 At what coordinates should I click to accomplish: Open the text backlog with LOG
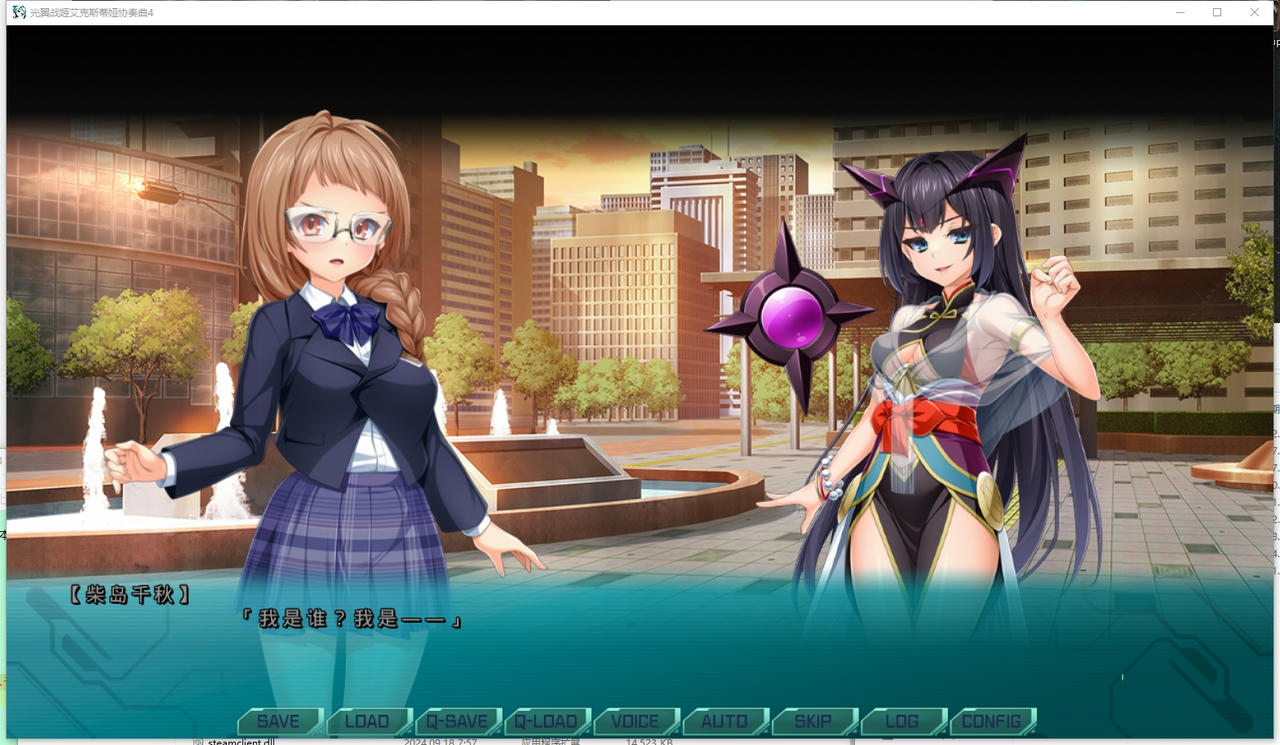[903, 720]
